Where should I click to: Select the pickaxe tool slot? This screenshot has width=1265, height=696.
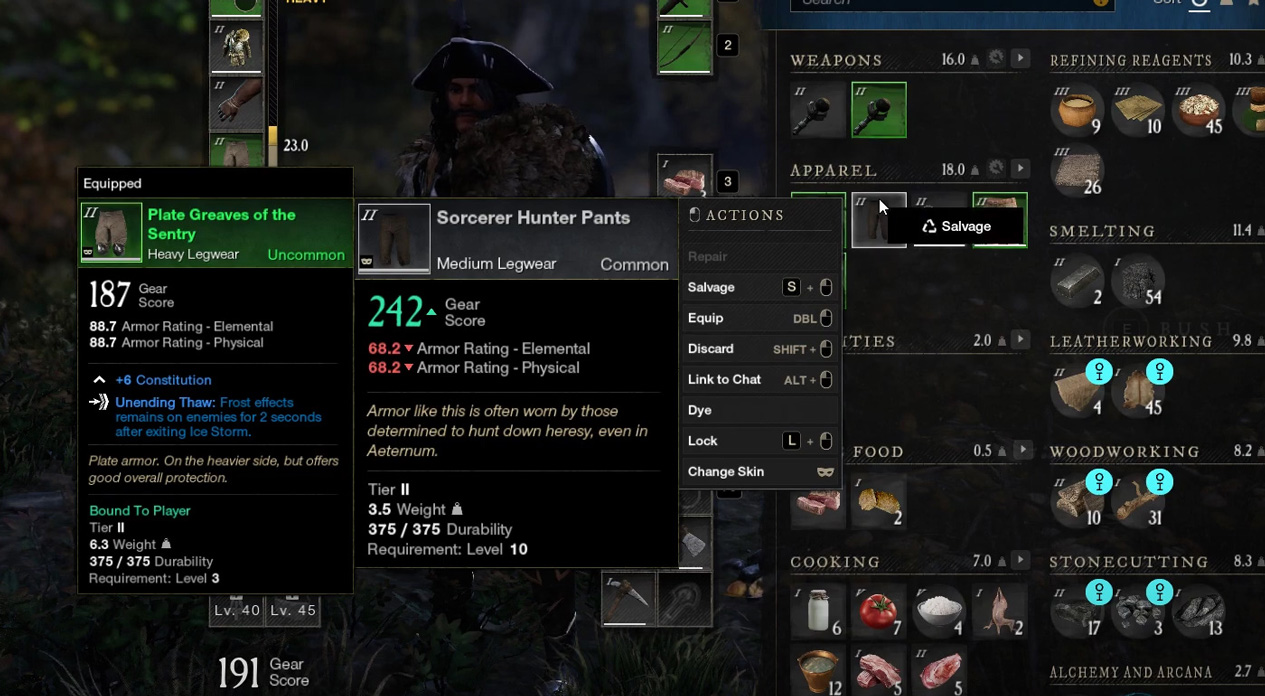tap(627, 598)
